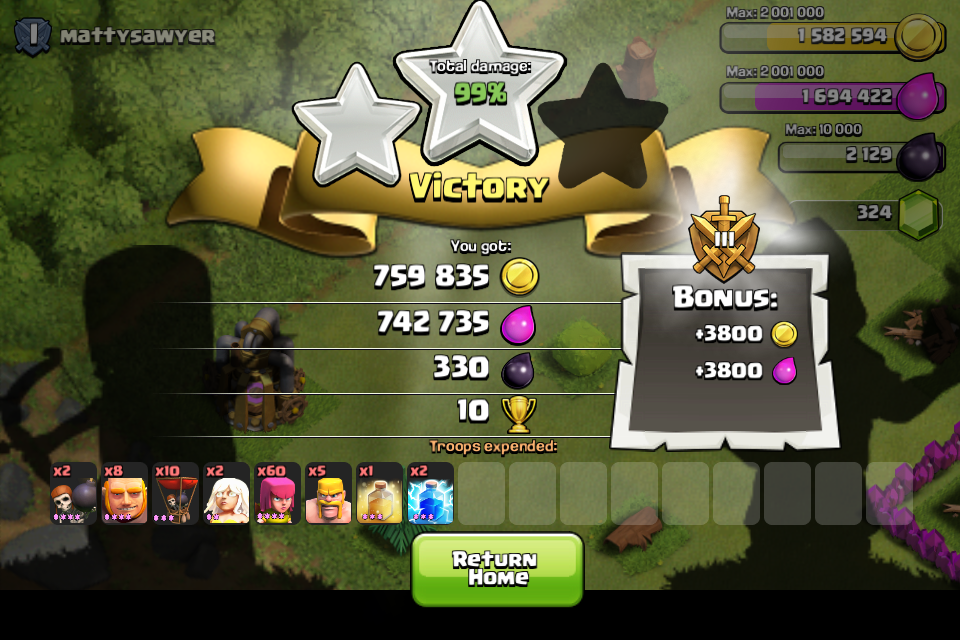Select the yellow healing spell icon

click(380, 493)
